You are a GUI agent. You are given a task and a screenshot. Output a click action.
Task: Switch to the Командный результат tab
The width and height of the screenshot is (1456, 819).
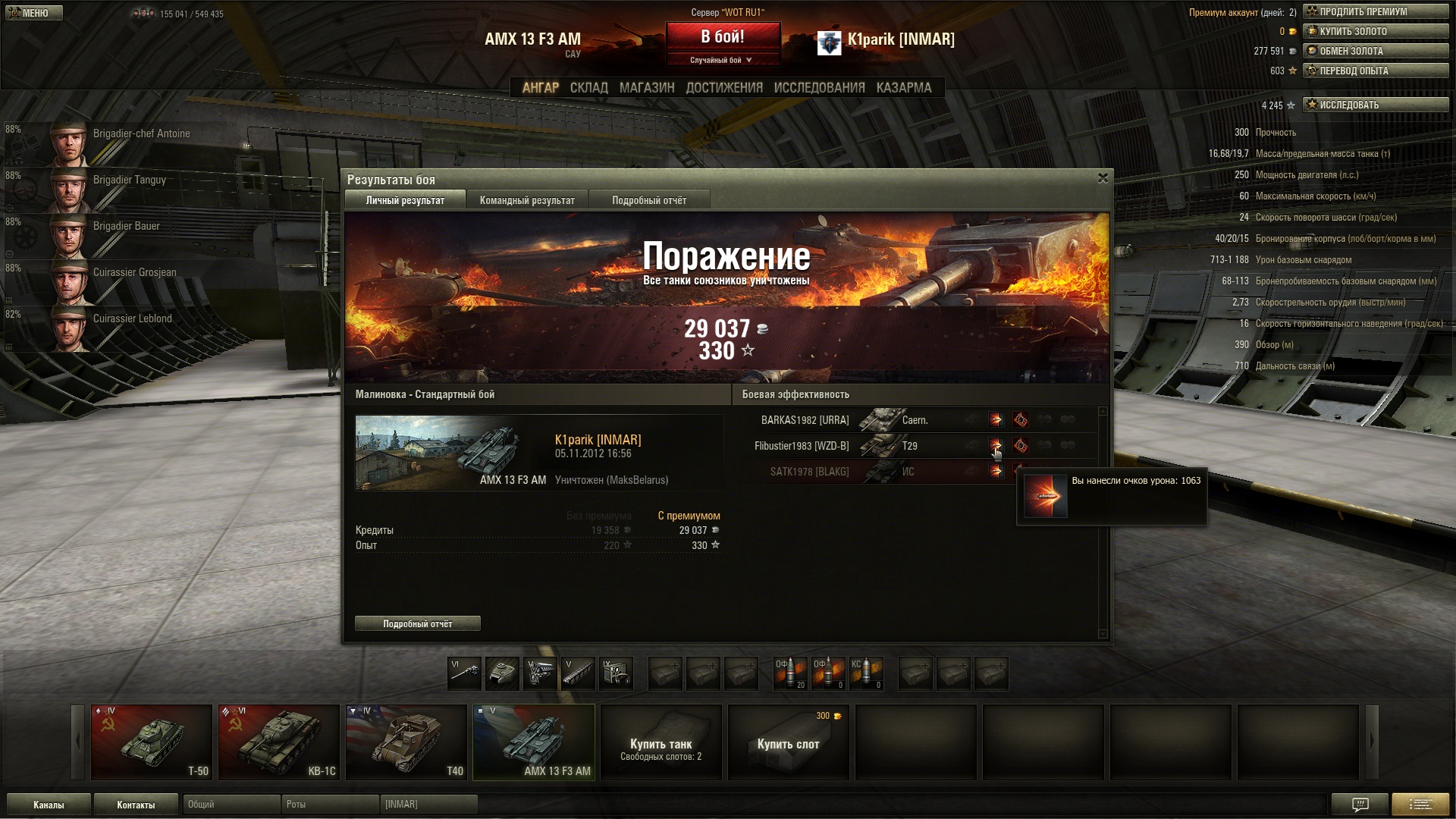click(x=527, y=200)
